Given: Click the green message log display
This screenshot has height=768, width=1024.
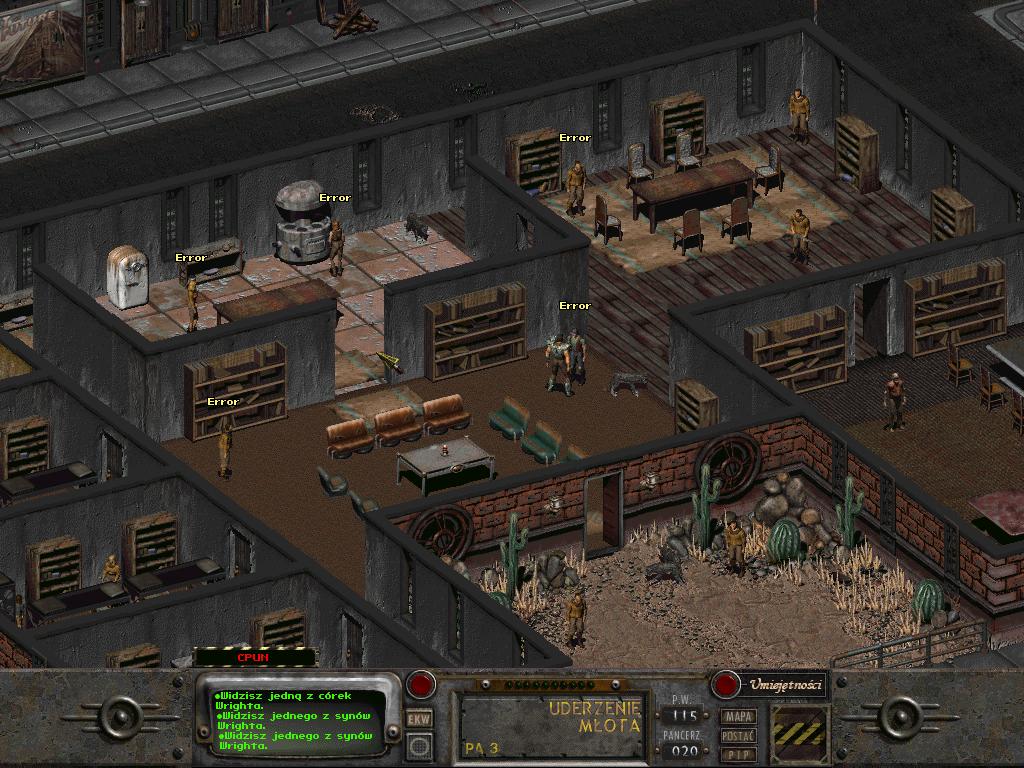Looking at the screenshot, I should (298, 721).
